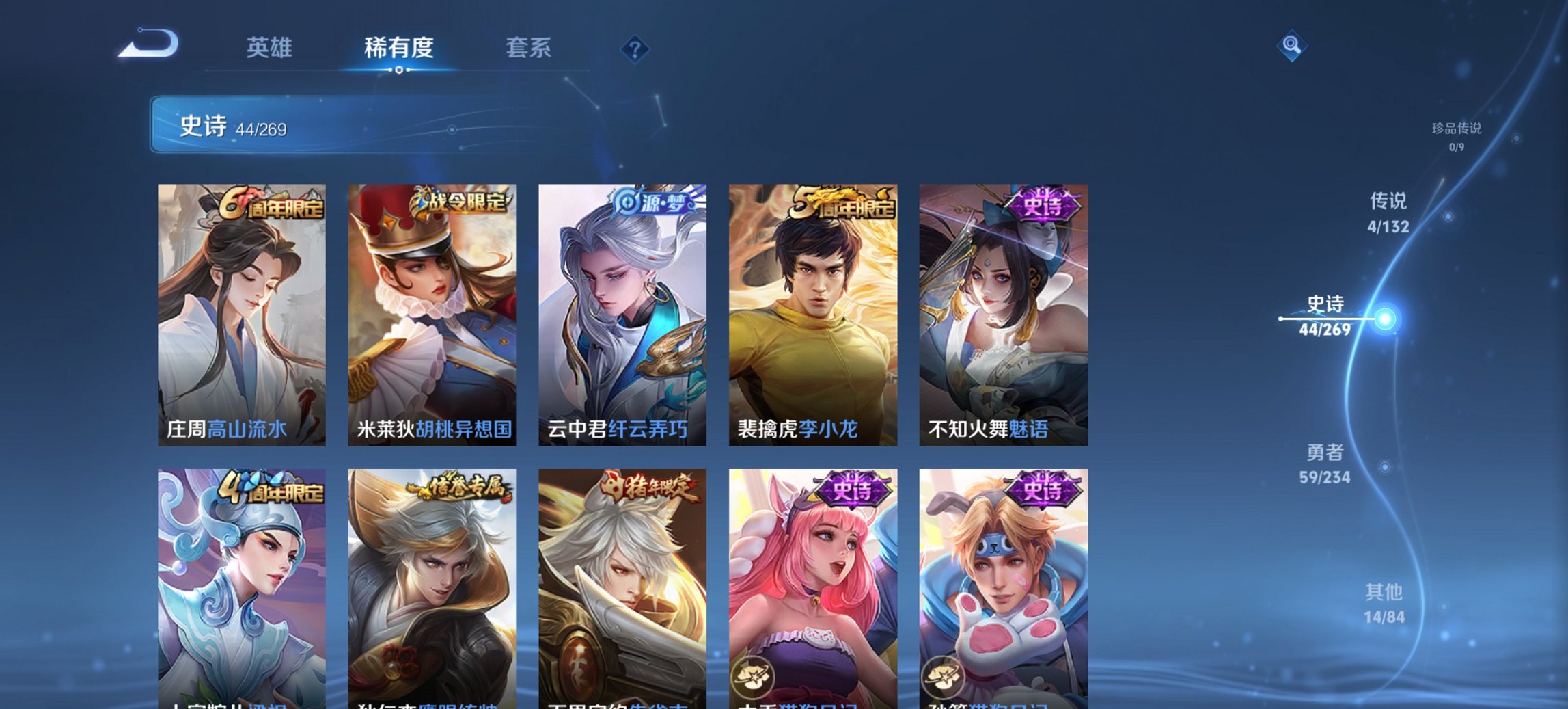Click the question mark help icon

tap(635, 48)
